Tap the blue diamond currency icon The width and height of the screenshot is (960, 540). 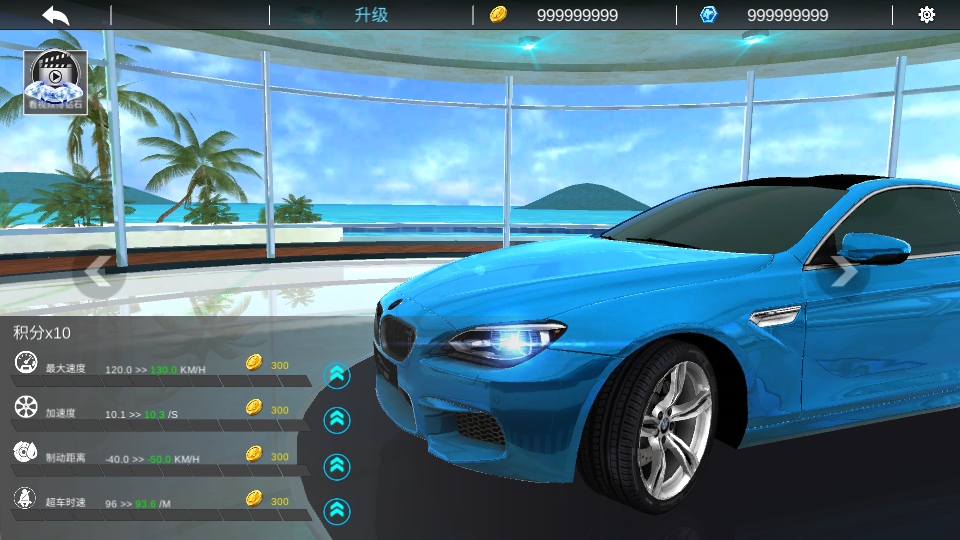[709, 15]
